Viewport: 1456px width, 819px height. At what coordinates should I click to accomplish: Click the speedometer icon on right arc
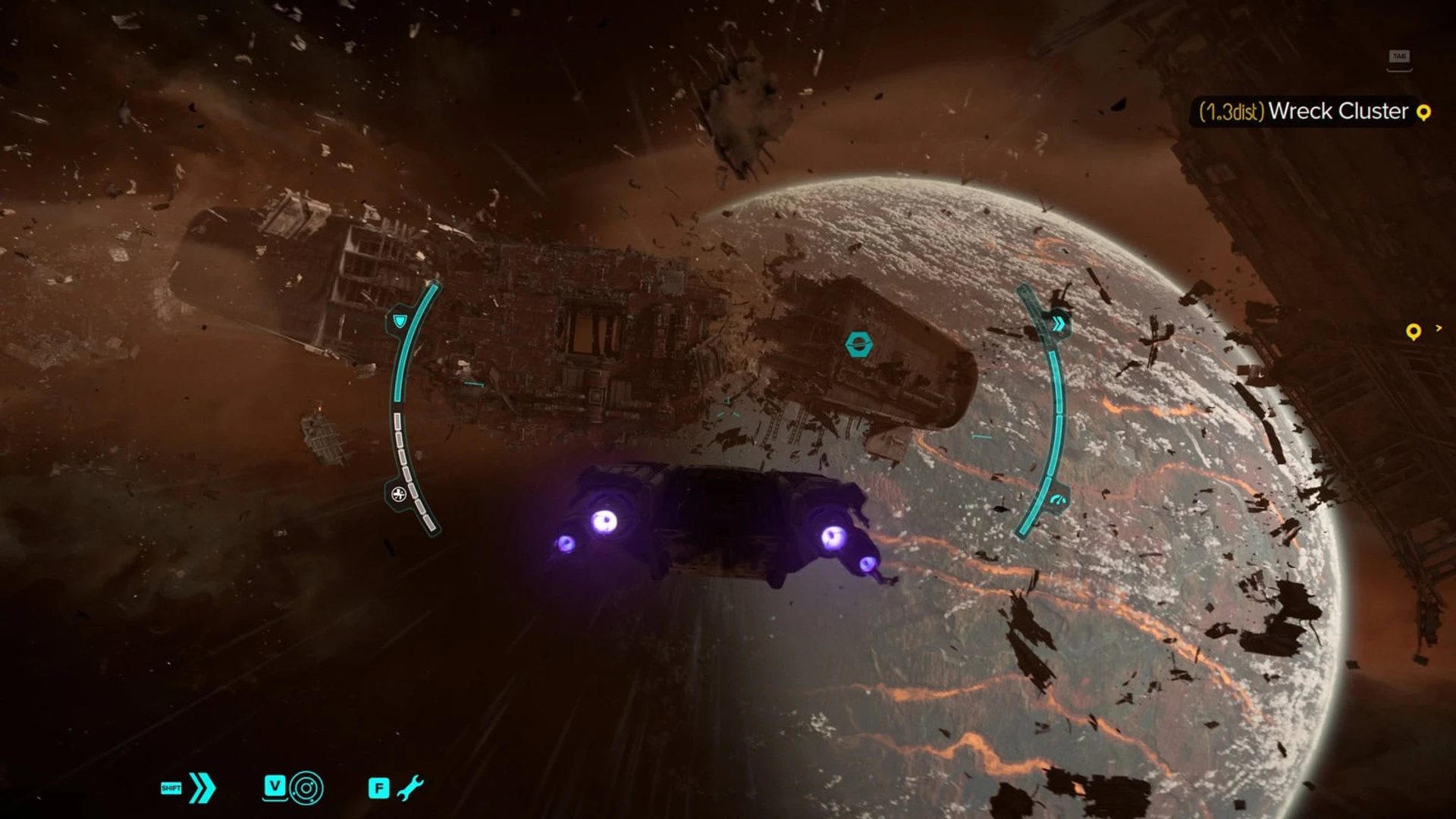1059,500
